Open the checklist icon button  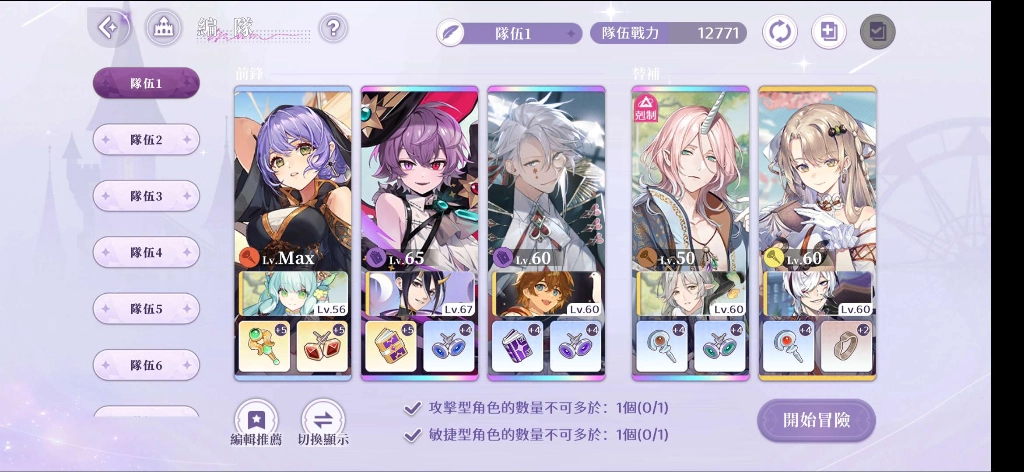pyautogui.click(x=877, y=32)
